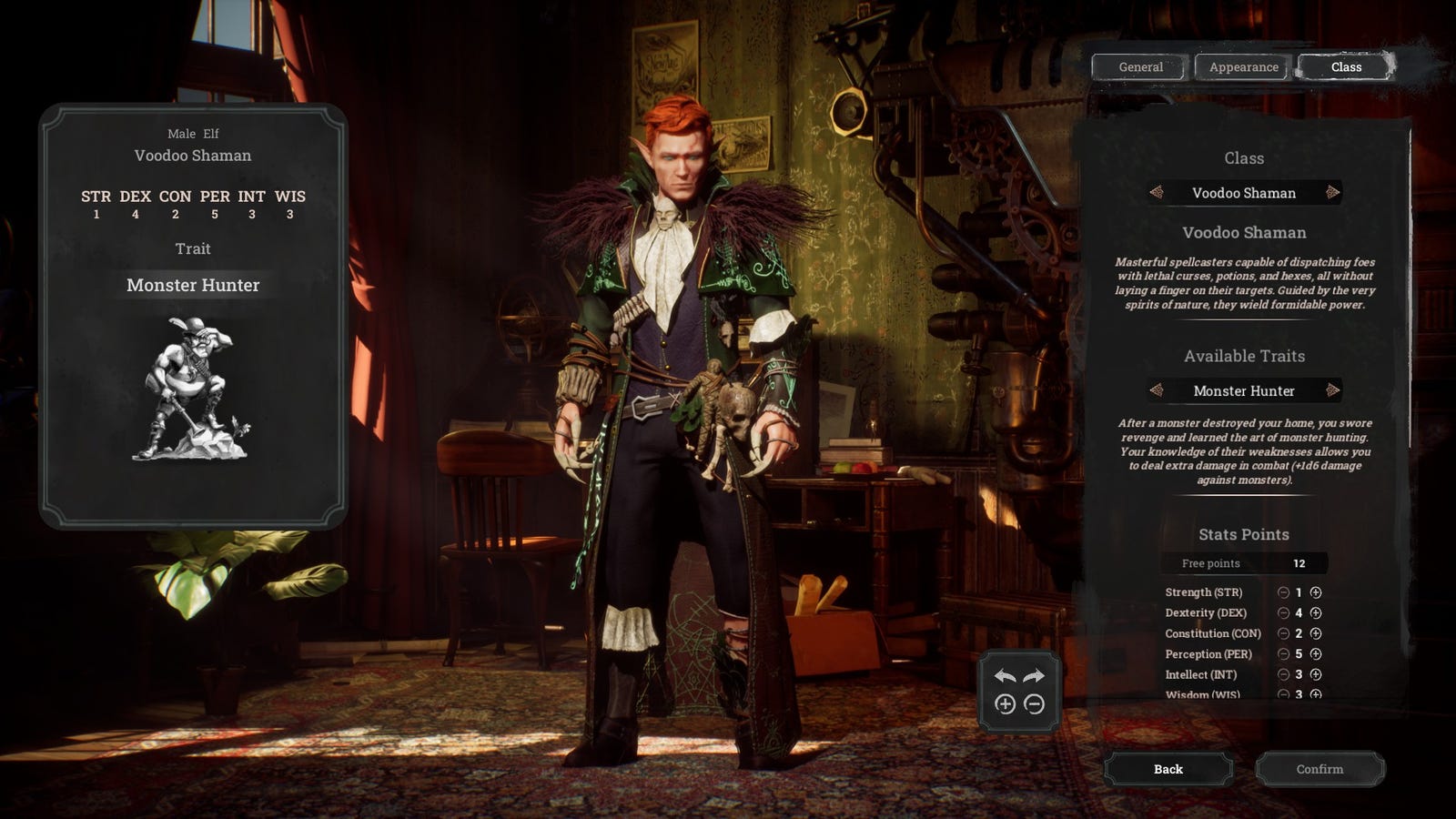The image size is (1456, 819).
Task: Choose the previous class with left arrow
Action: [1157, 193]
